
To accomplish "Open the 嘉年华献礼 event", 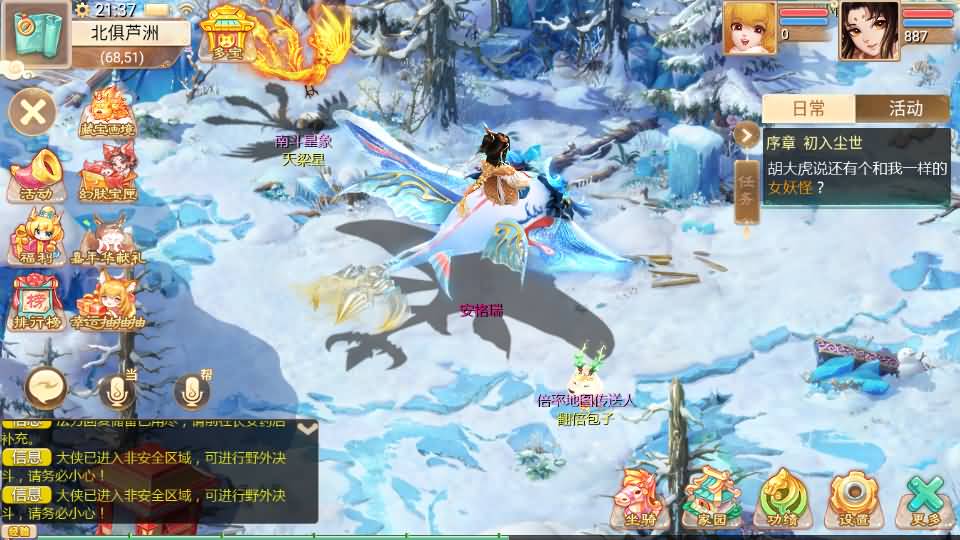I will click(107, 240).
